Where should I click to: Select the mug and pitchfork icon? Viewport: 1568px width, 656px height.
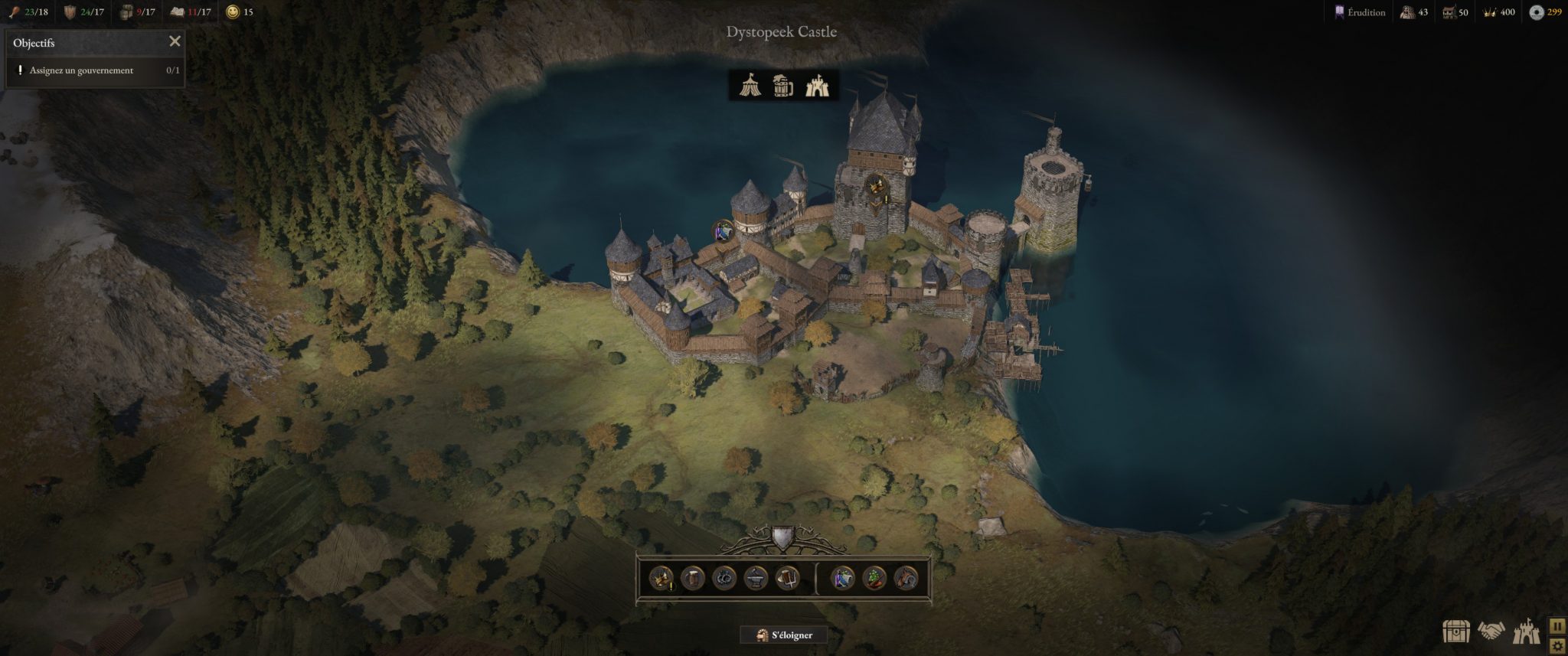coord(787,578)
